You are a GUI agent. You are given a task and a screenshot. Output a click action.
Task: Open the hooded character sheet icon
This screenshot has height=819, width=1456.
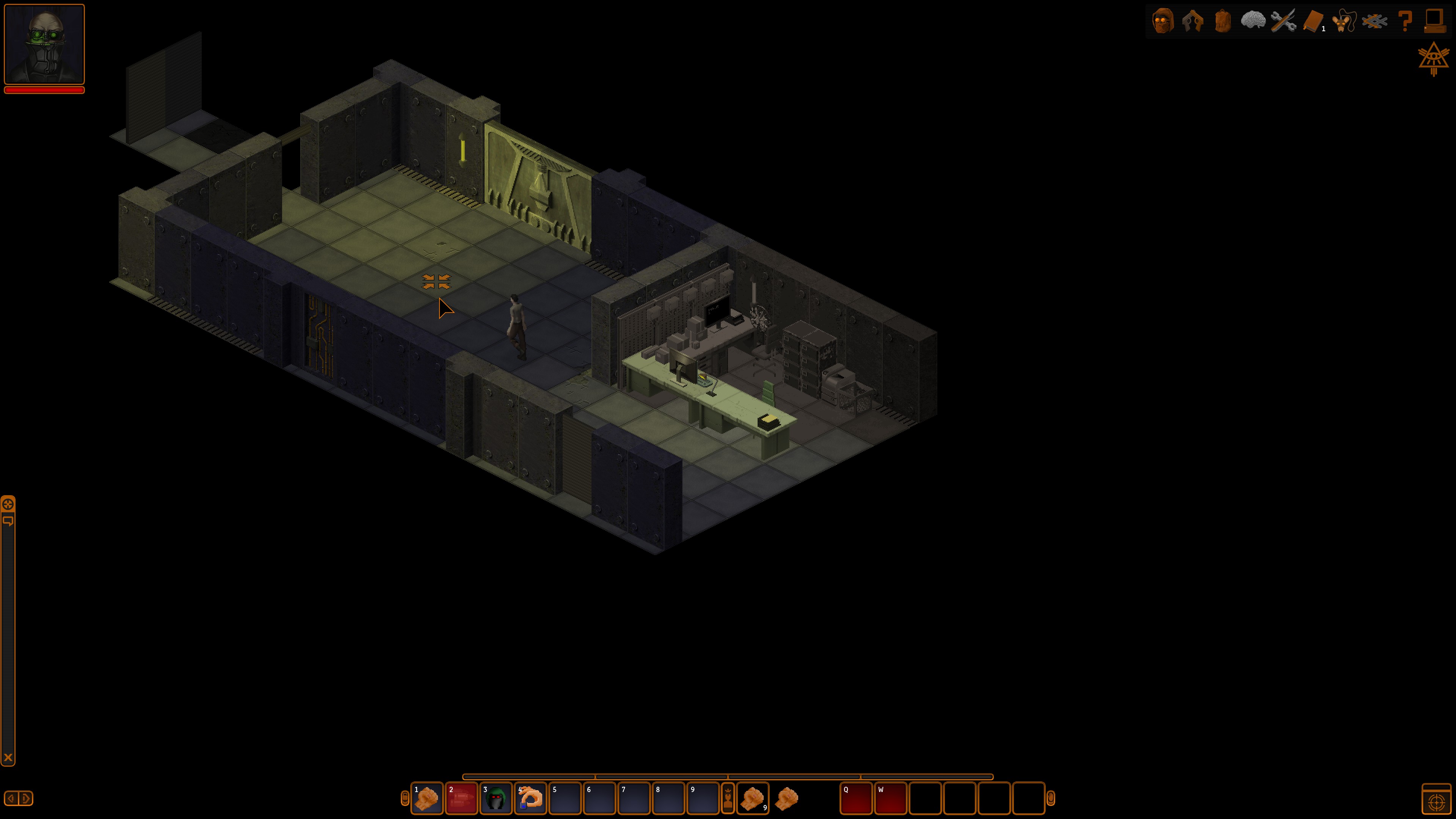pos(1163,22)
